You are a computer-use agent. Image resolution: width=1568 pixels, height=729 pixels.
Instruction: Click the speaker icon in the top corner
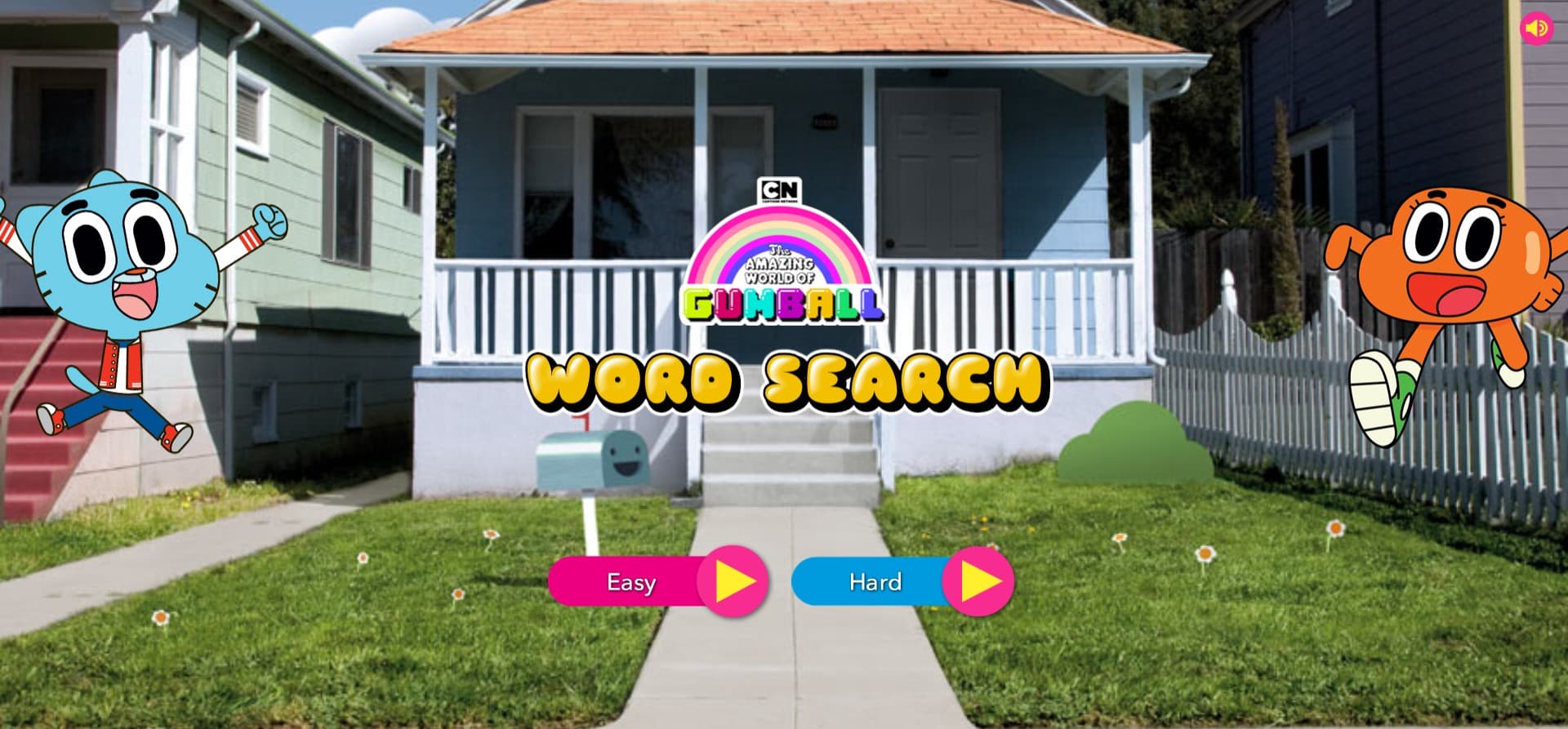coord(1535,29)
